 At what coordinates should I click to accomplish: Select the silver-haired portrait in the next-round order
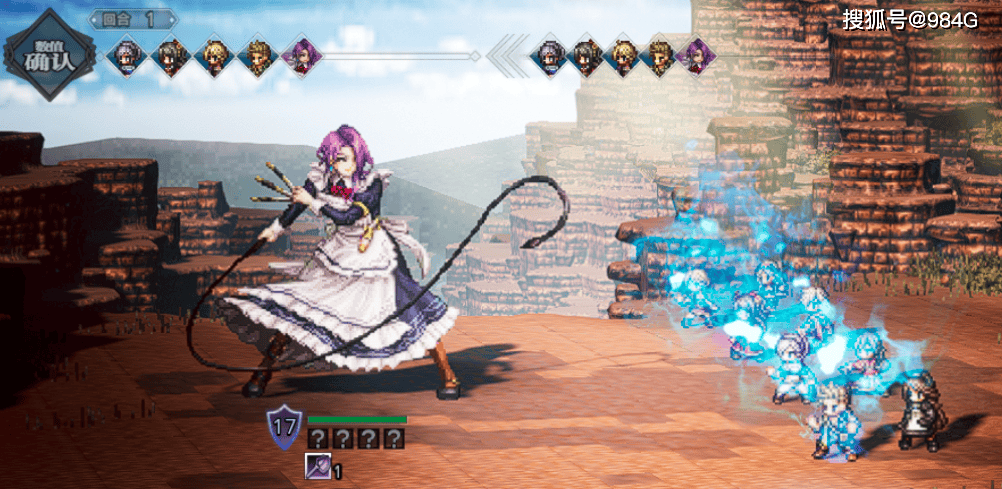coord(549,54)
